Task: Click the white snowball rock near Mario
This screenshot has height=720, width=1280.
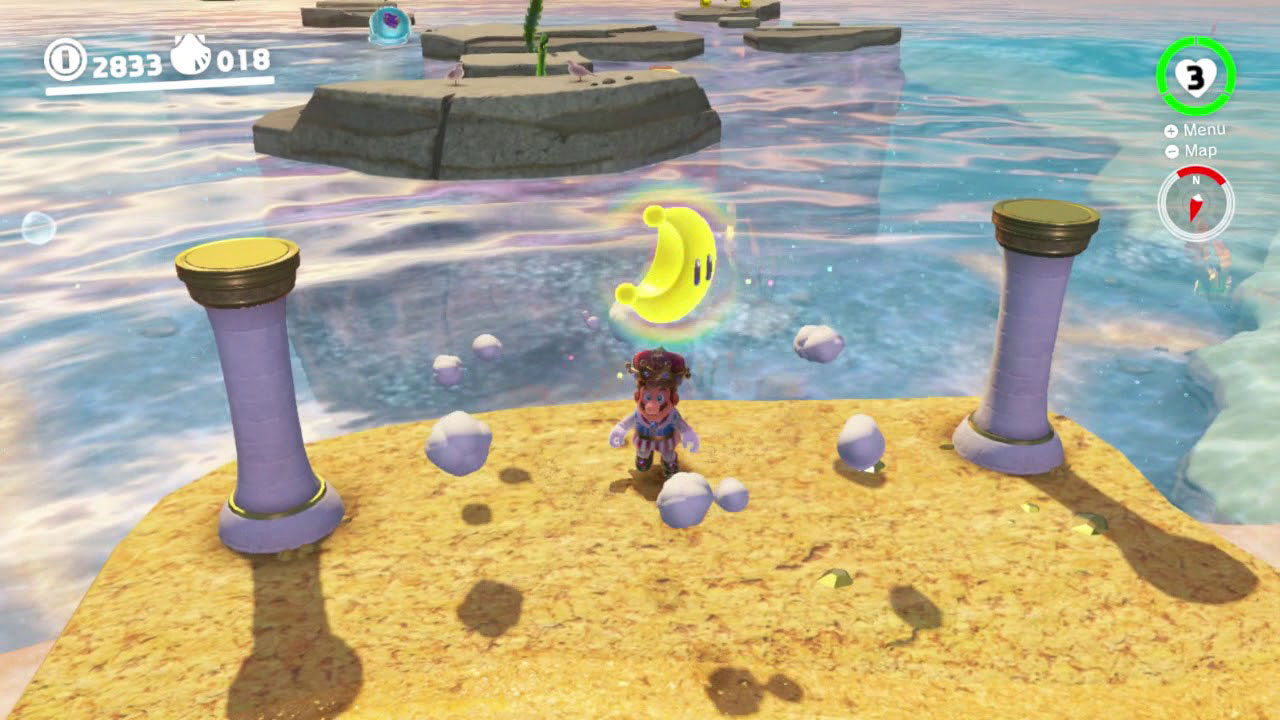Action: (688, 497)
